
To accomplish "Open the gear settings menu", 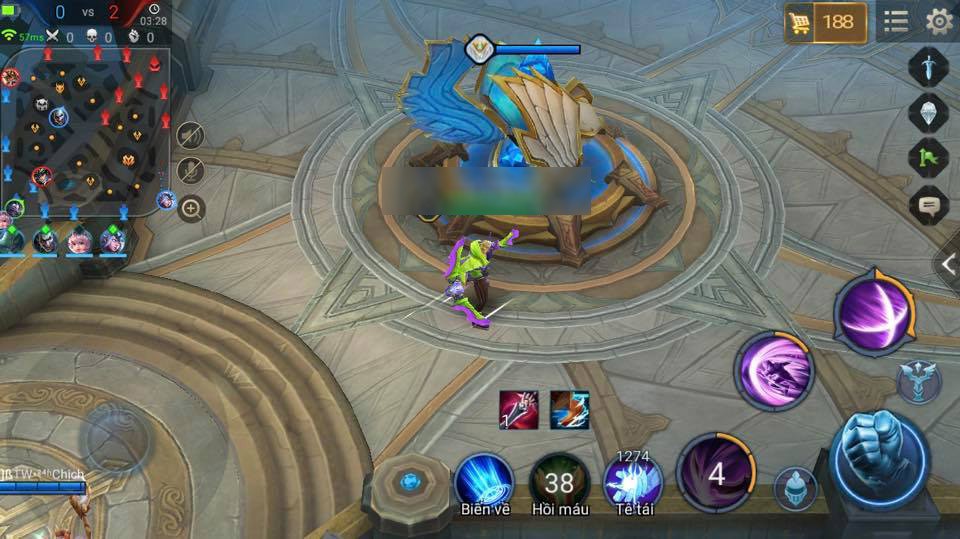I will pos(939,22).
